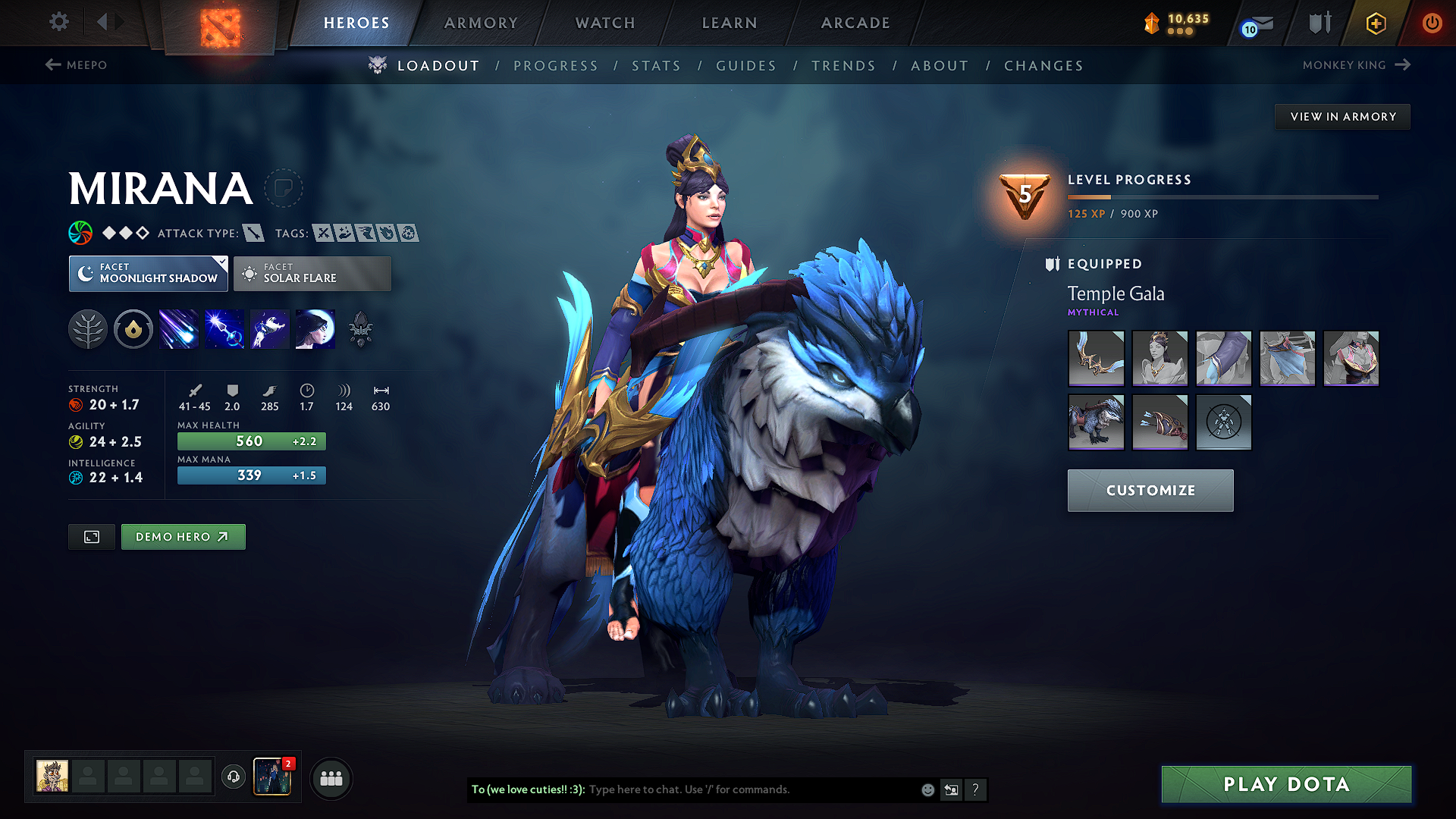Viewport: 1456px width, 819px height.
Task: Open Dota Plus with the plus shield icon
Action: pyautogui.click(x=1375, y=23)
